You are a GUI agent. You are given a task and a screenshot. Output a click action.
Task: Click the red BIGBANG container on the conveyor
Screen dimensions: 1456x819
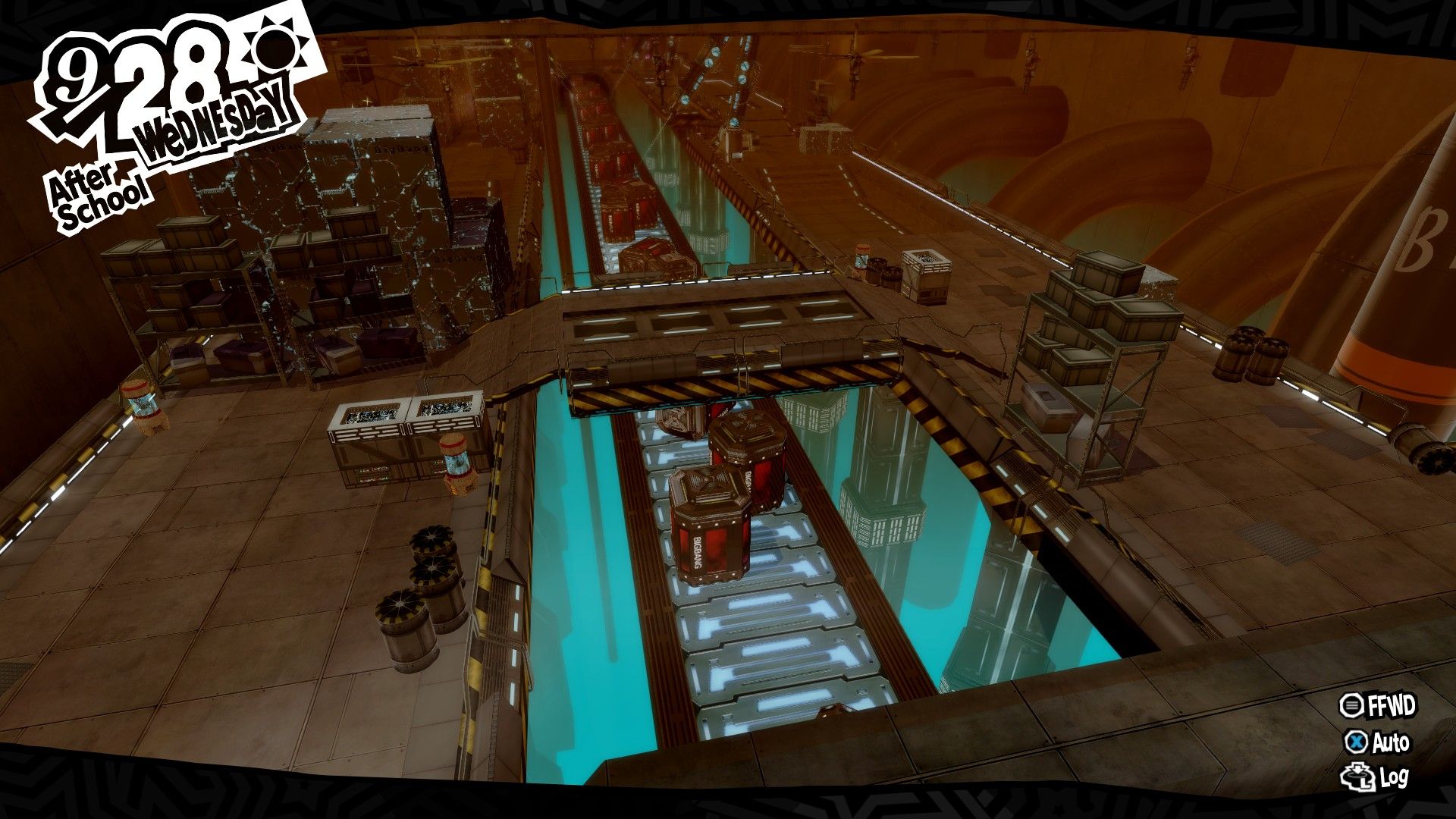[x=709, y=523]
